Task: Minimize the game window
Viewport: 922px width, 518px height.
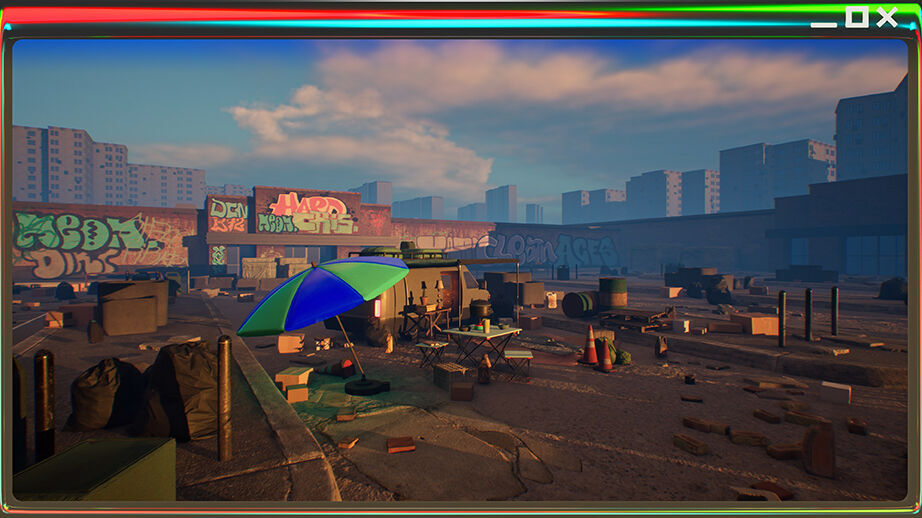Action: [824, 20]
